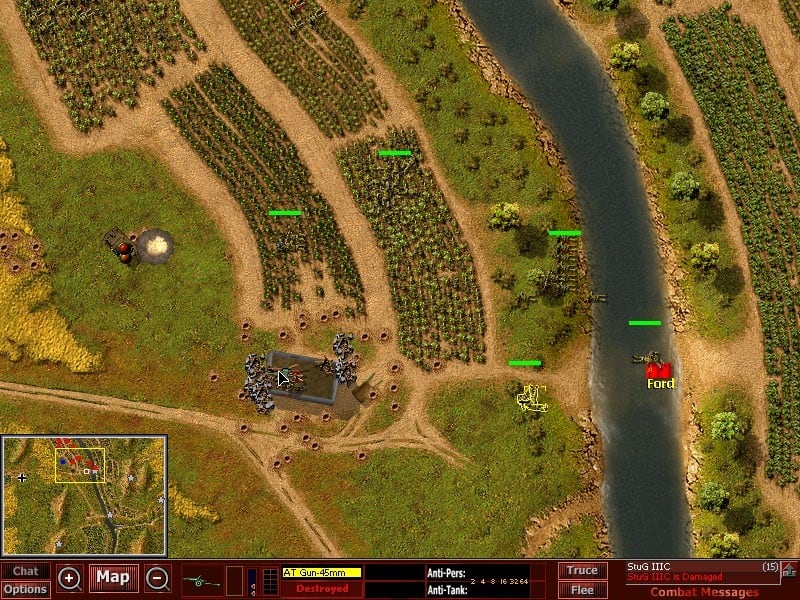Click the minimap overview

click(84, 495)
